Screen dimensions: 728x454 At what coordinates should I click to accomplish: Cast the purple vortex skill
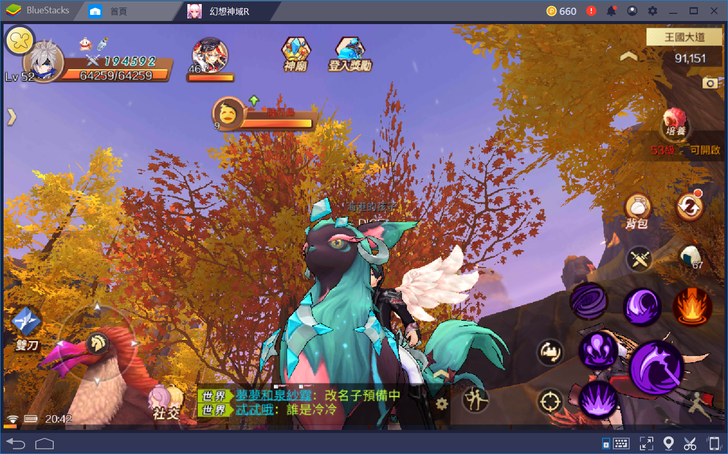tap(588, 301)
